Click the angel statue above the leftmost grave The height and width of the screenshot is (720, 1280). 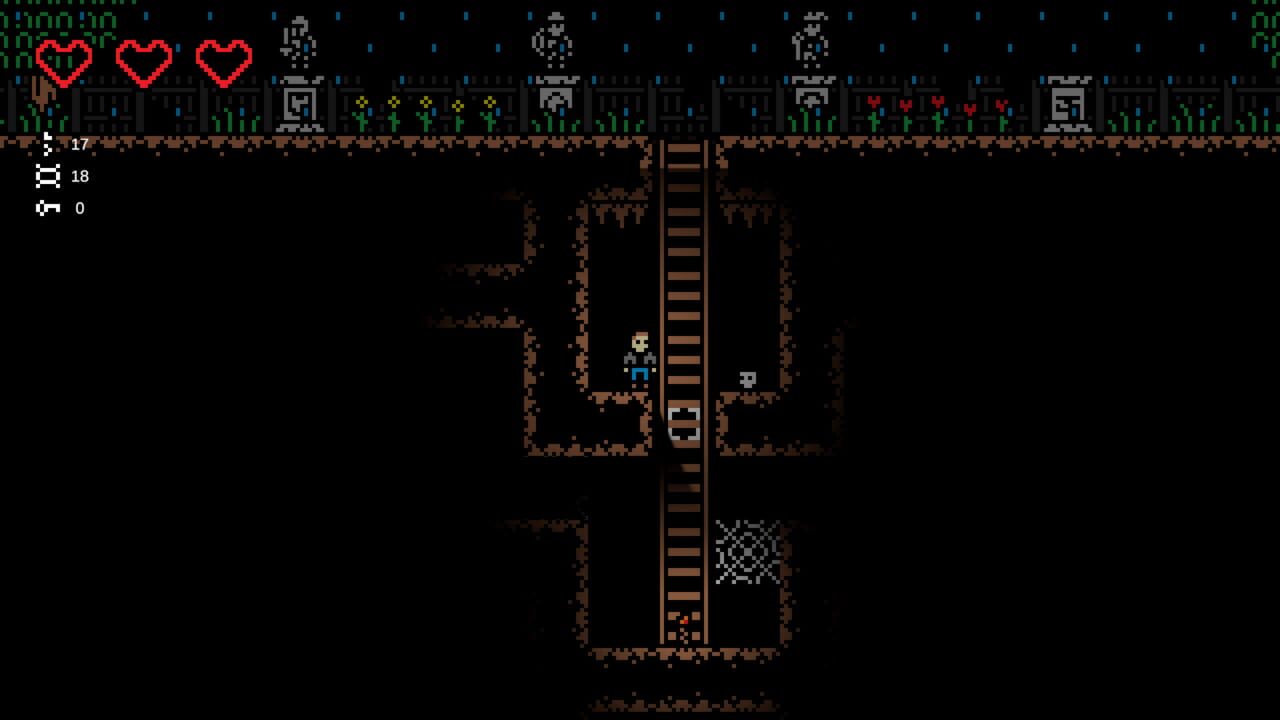[x=295, y=40]
